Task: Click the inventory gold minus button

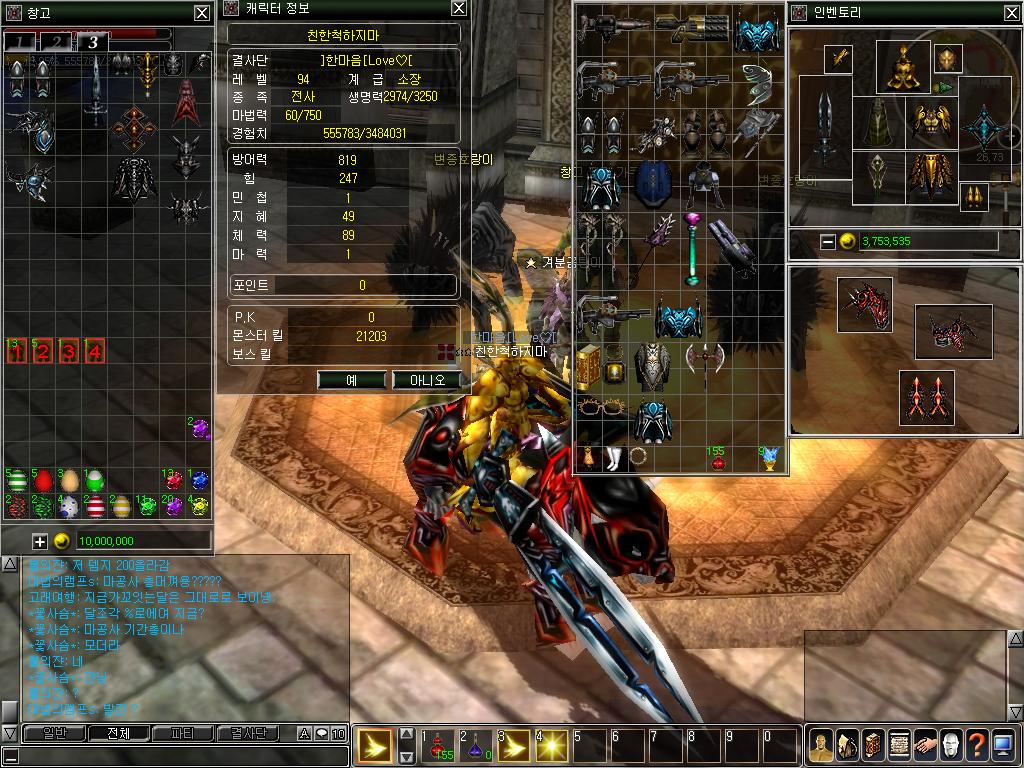Action: (x=828, y=241)
